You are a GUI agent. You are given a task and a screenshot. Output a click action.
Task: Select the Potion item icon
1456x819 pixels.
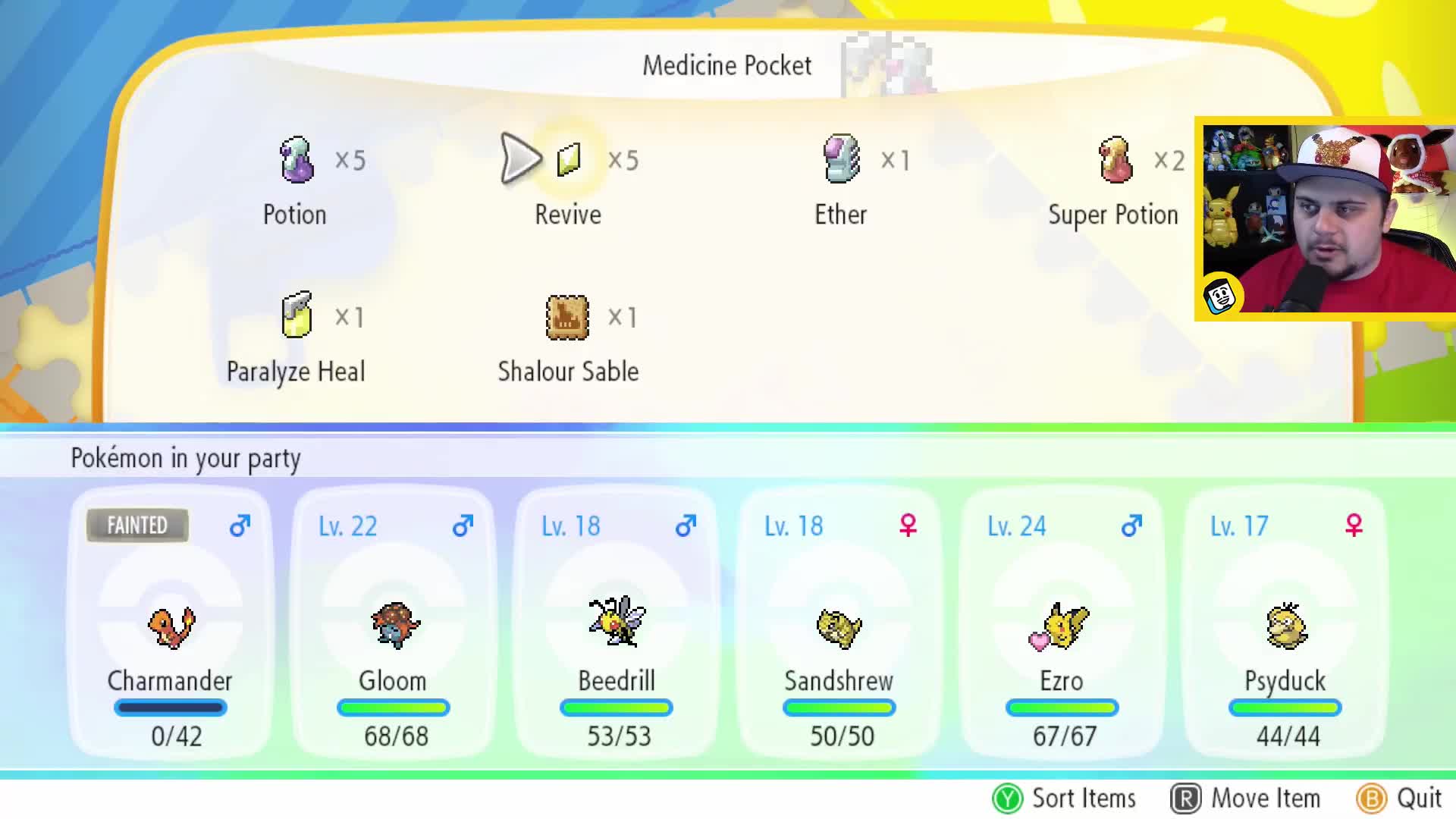(x=296, y=159)
